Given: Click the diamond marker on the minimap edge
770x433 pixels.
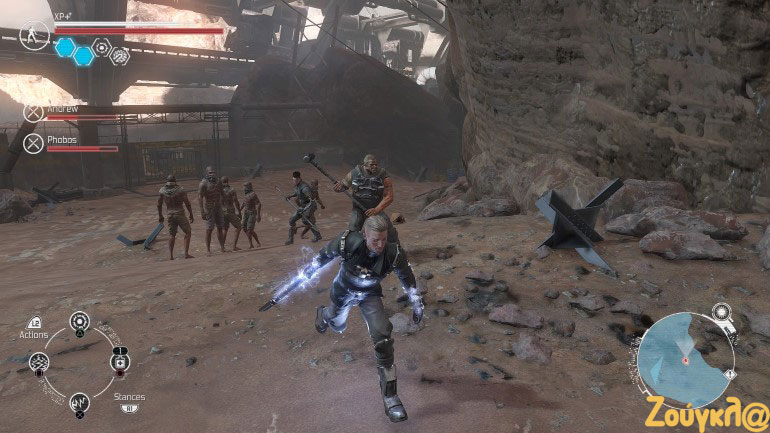Looking at the screenshot, I should click(730, 374).
